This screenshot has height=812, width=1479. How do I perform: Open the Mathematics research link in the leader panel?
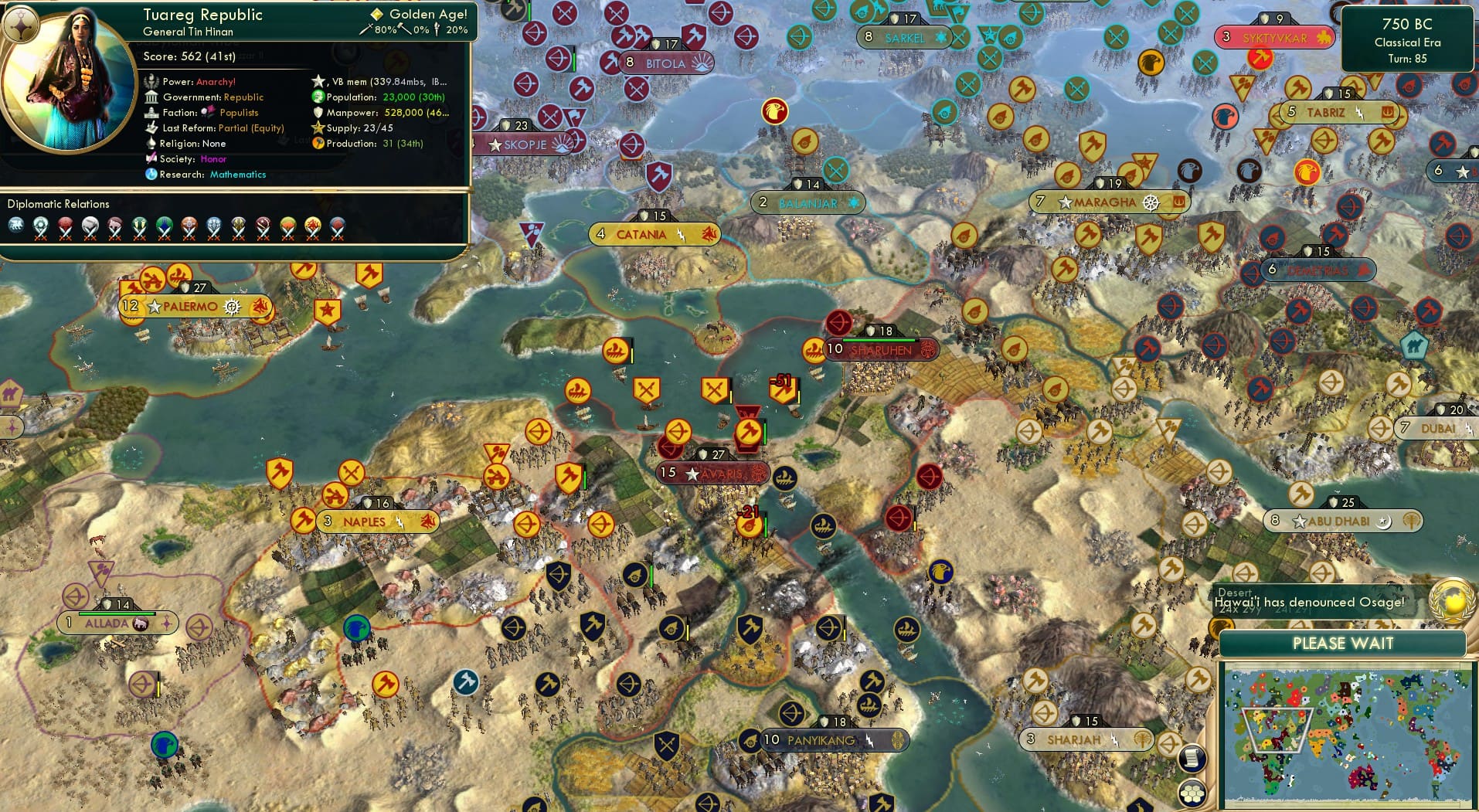click(x=236, y=175)
